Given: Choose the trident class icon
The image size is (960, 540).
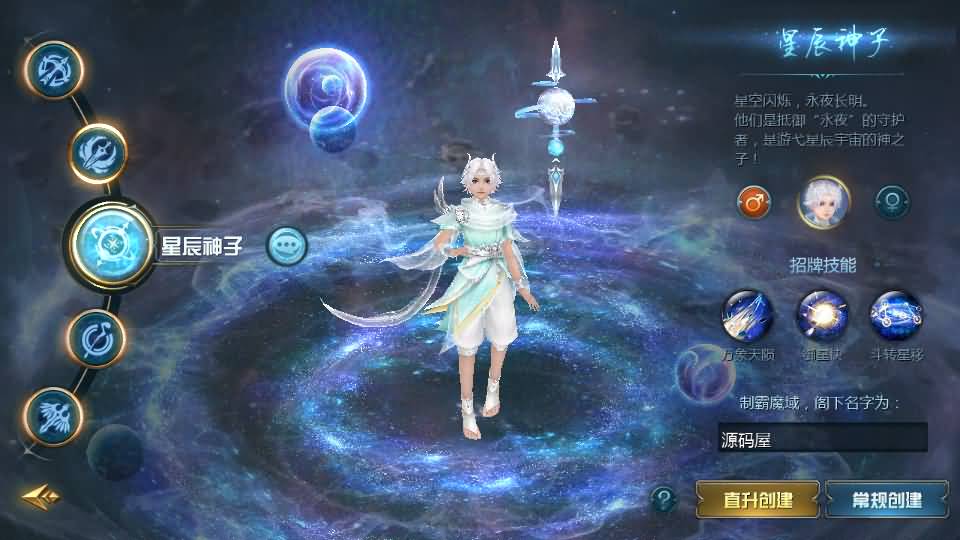Looking at the screenshot, I should pos(98,153).
